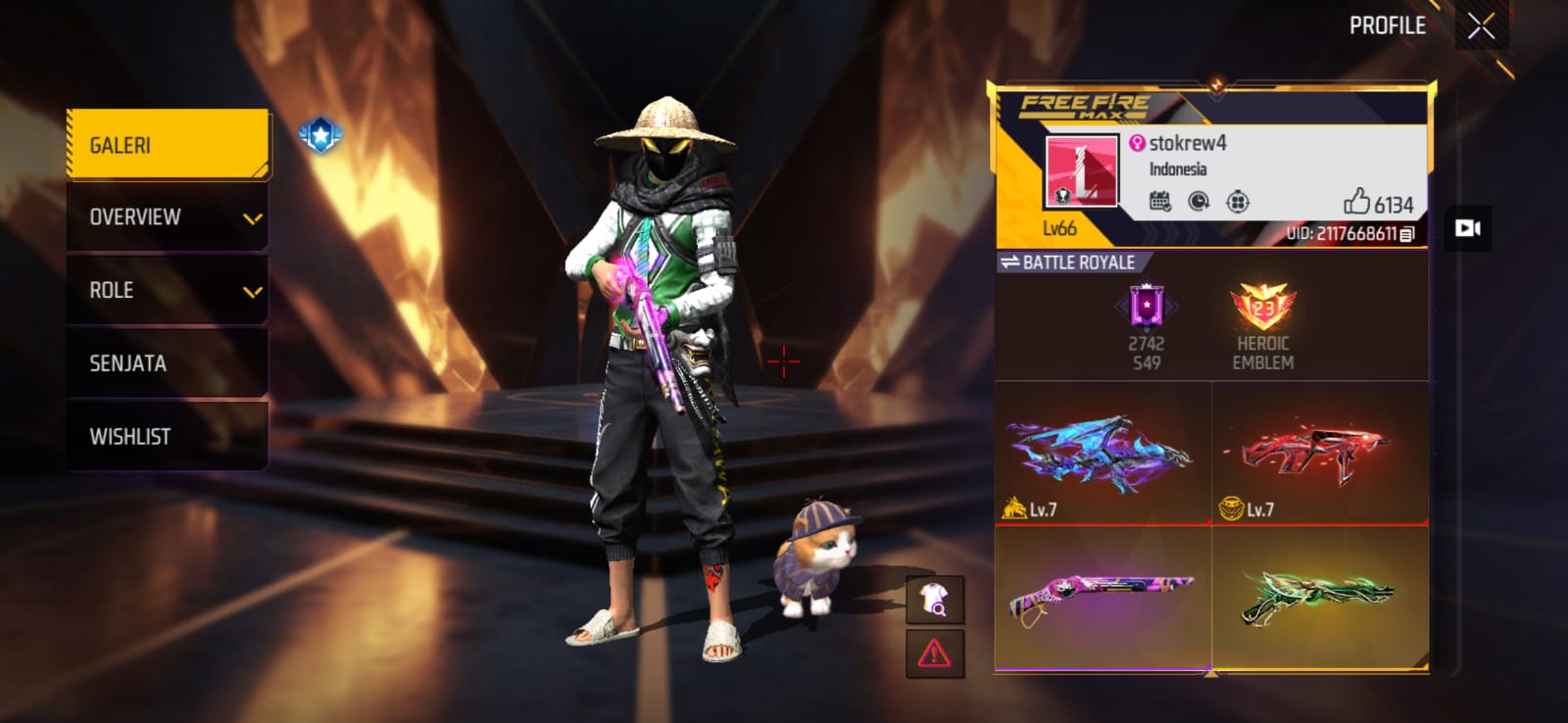Select the Galeri tab
1568x723 pixels.
click(x=168, y=145)
